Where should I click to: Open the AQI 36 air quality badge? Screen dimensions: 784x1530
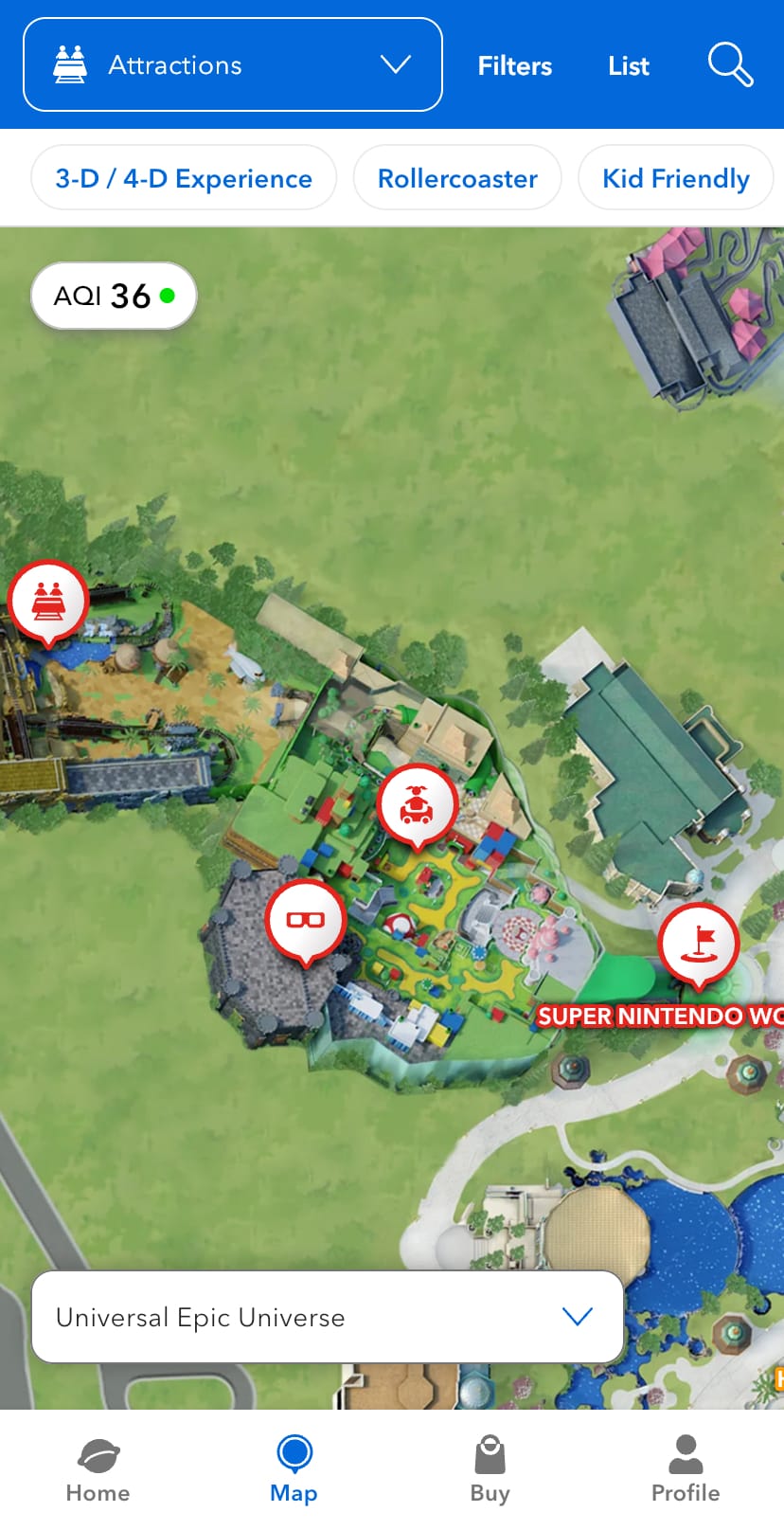pyautogui.click(x=114, y=296)
